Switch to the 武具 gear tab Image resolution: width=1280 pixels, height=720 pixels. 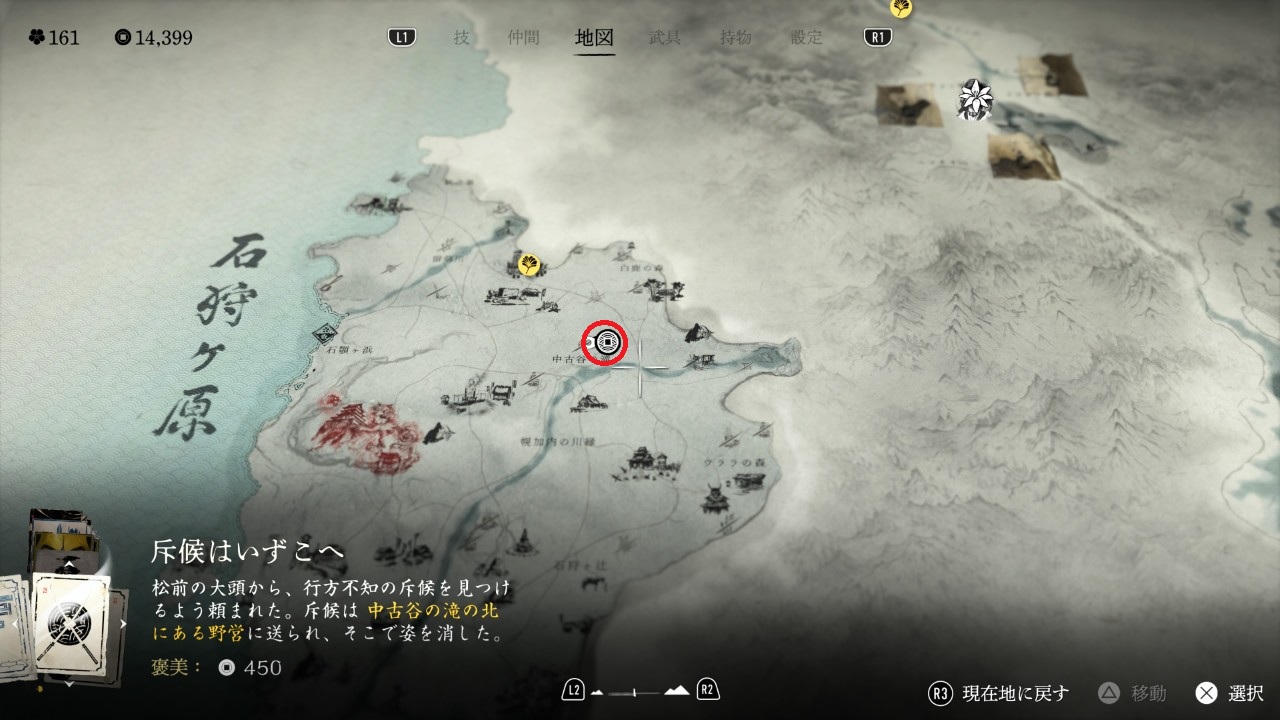tap(665, 38)
